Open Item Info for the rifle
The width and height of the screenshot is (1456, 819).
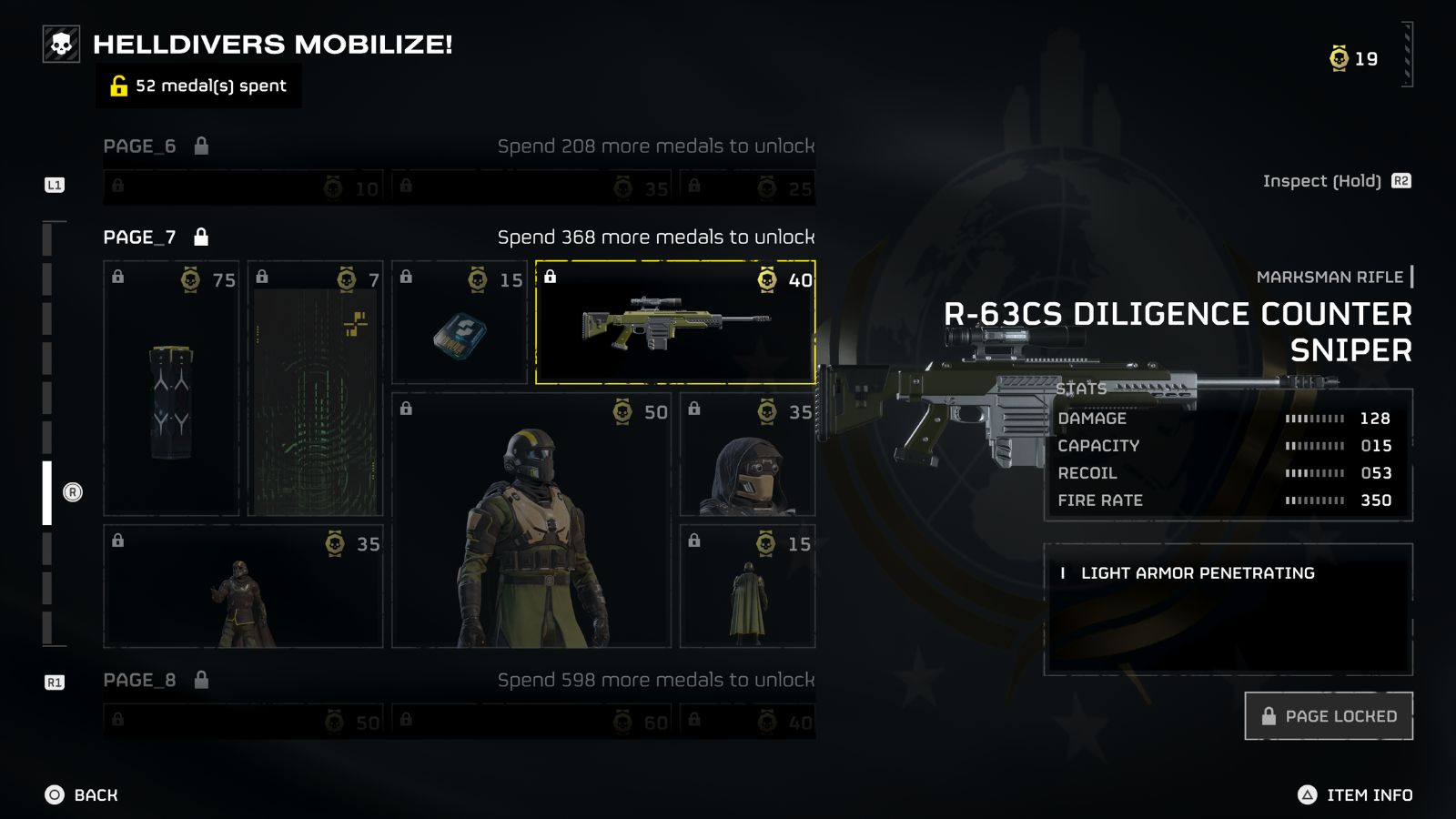coord(1355,795)
